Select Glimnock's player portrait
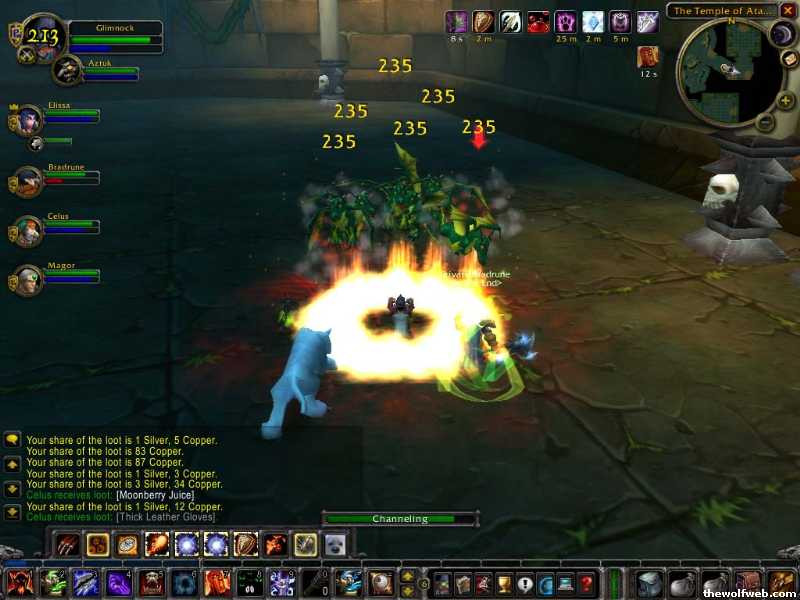 (x=43, y=37)
